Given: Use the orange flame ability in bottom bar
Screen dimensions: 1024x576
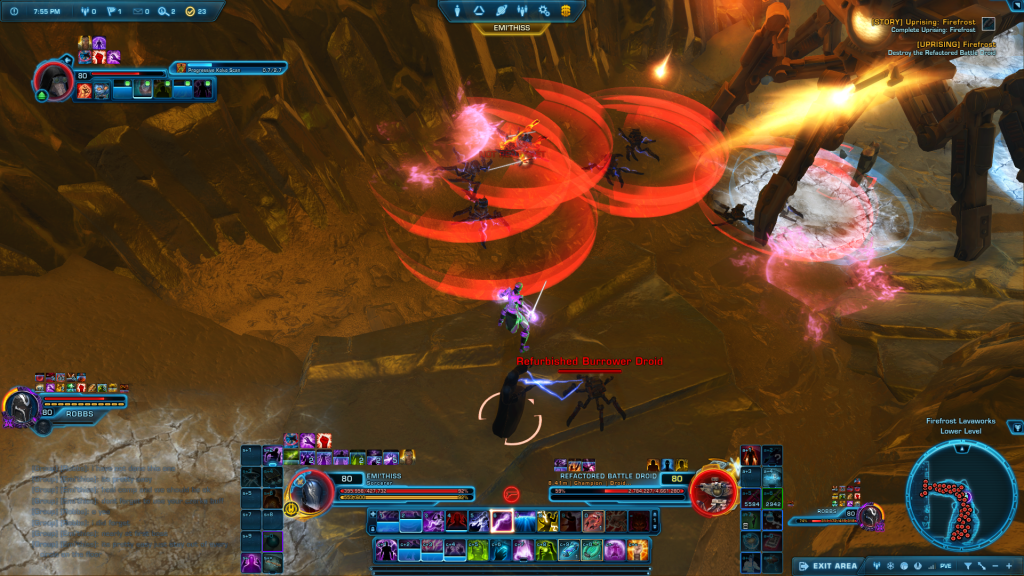Looking at the screenshot, I should (x=637, y=550).
